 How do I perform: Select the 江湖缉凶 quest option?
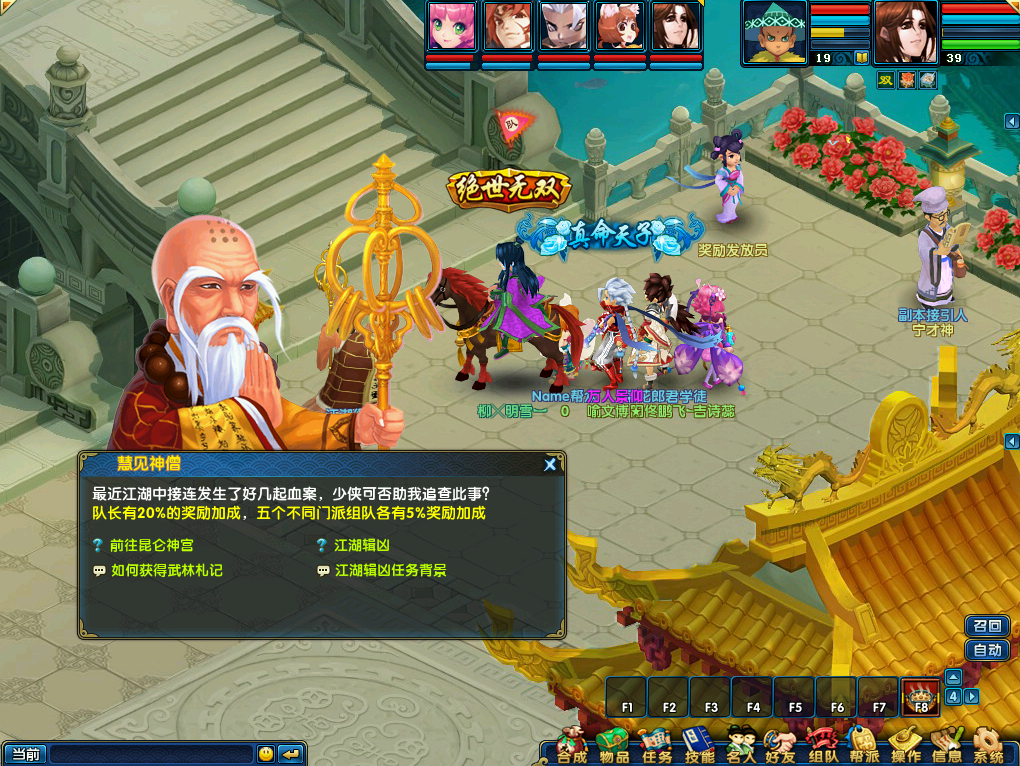pyautogui.click(x=361, y=545)
